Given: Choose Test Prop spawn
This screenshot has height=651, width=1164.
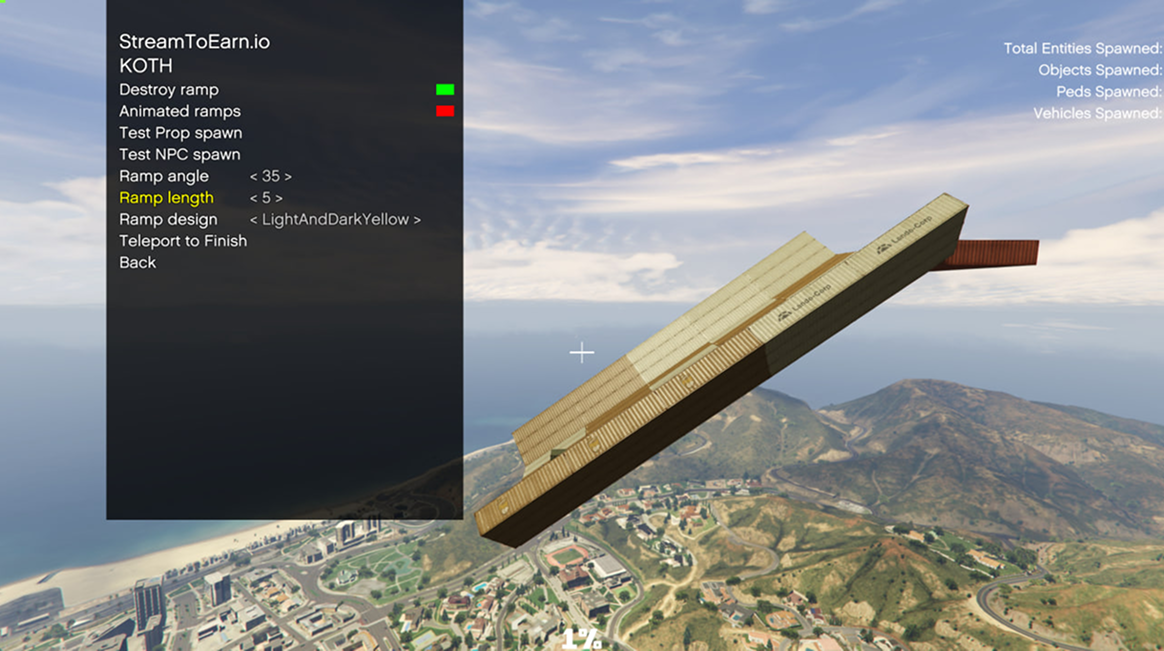Looking at the screenshot, I should [180, 133].
